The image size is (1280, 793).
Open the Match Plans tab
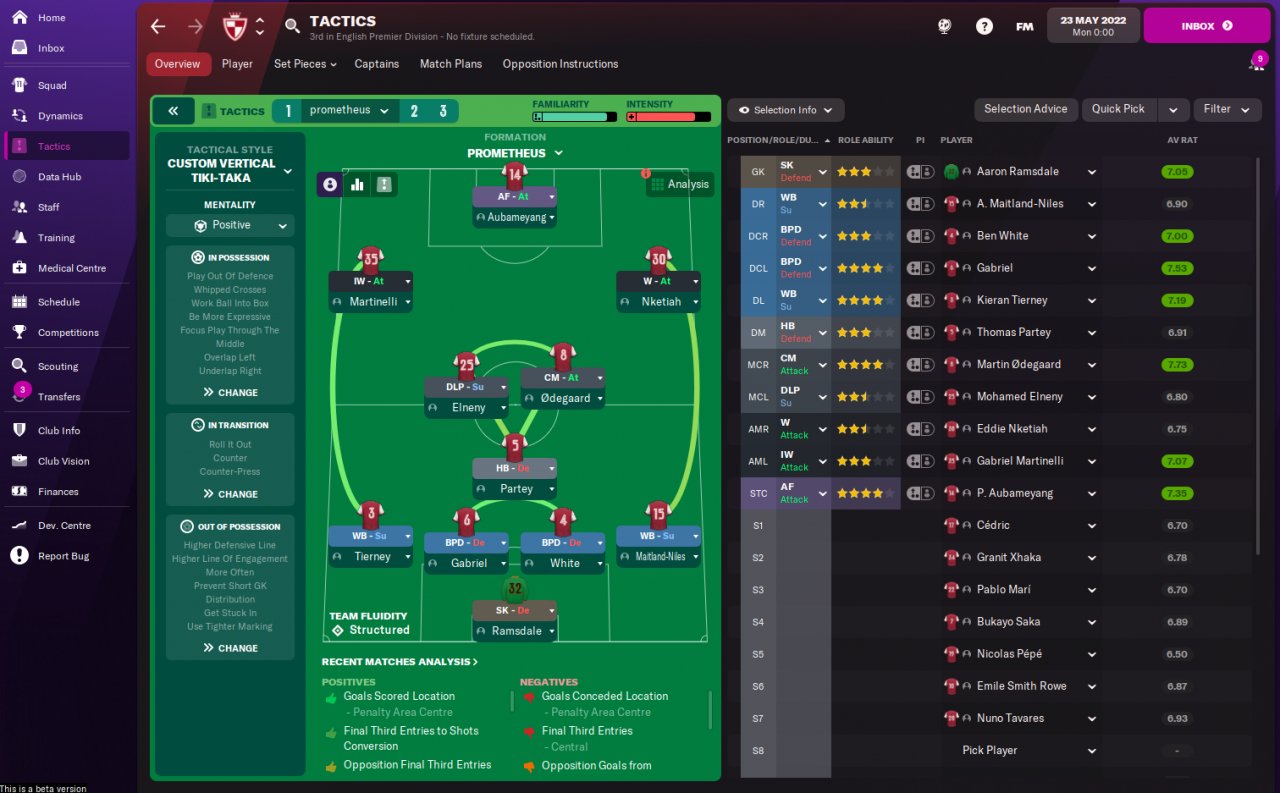(x=450, y=64)
